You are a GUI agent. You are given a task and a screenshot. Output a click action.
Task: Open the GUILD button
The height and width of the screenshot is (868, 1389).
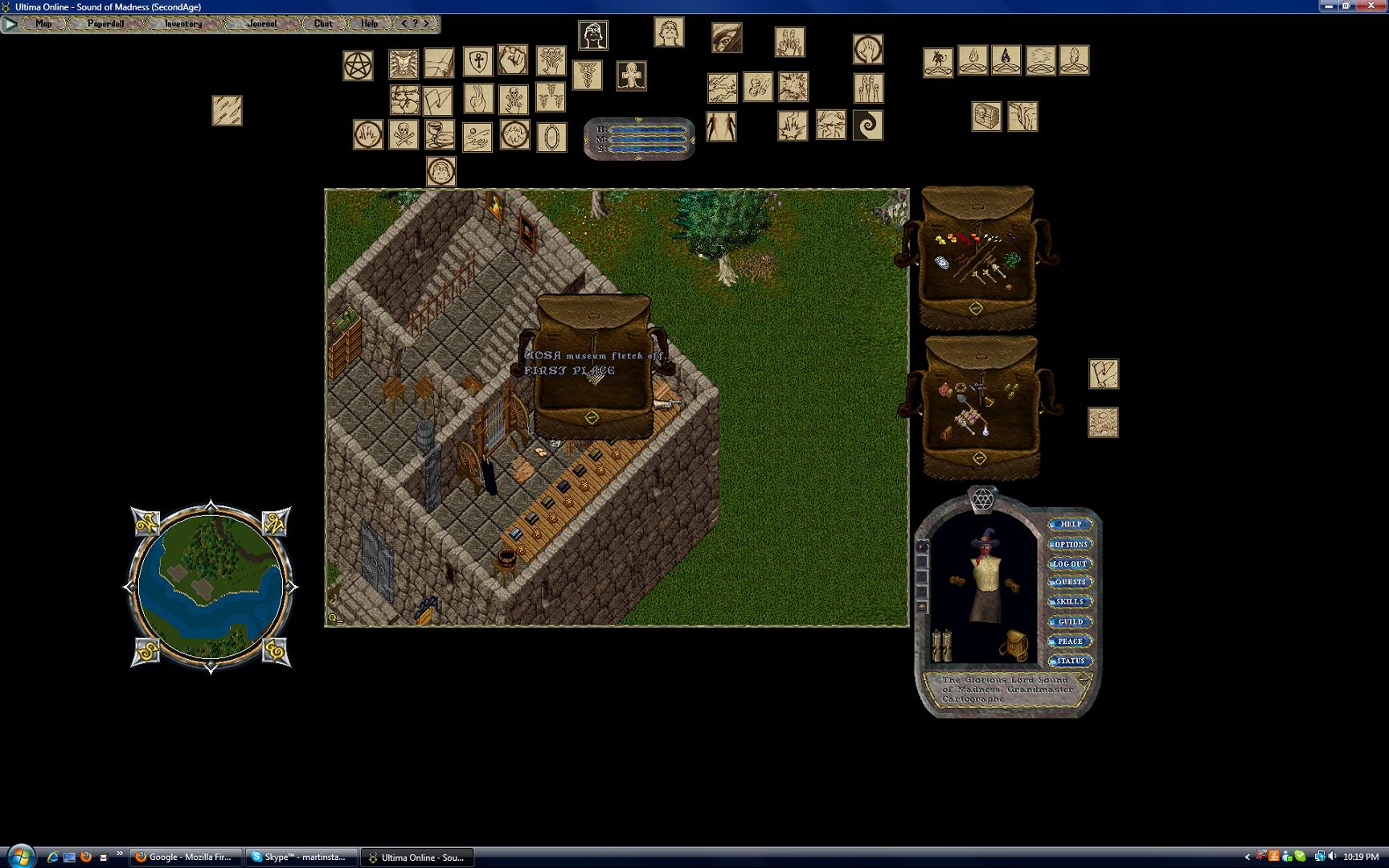(1071, 622)
